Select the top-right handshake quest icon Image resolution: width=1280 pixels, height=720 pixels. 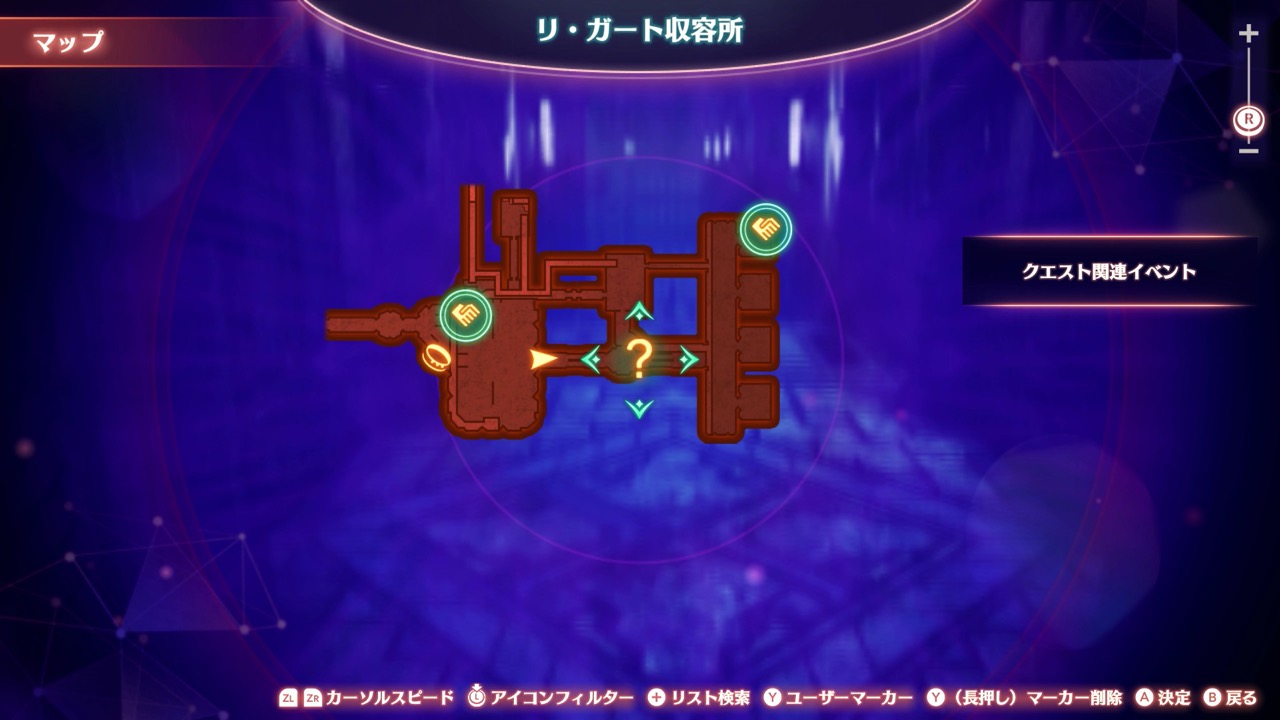[766, 229]
